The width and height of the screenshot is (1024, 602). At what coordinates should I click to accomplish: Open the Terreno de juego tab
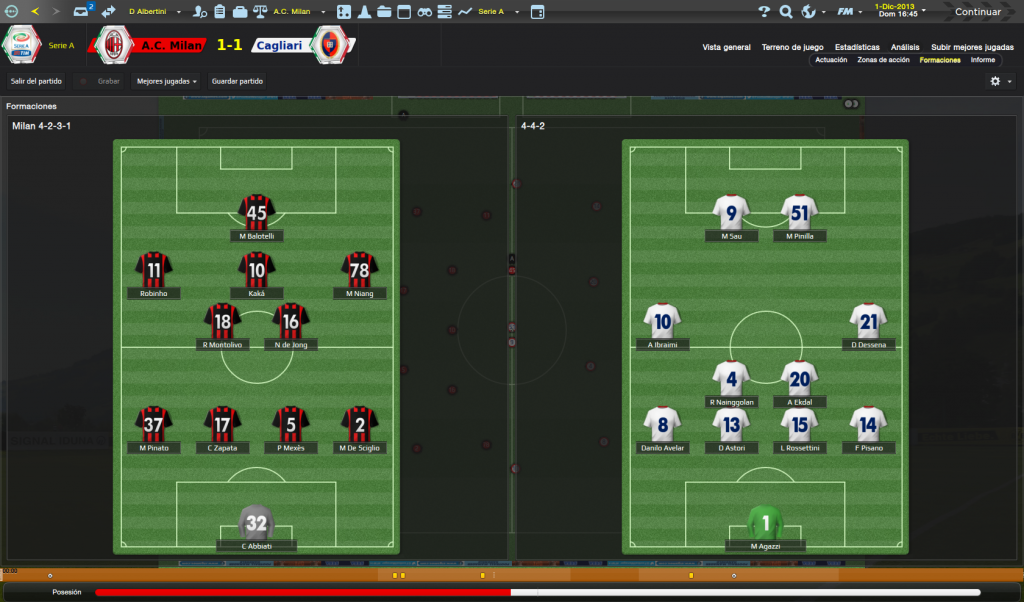click(x=792, y=47)
